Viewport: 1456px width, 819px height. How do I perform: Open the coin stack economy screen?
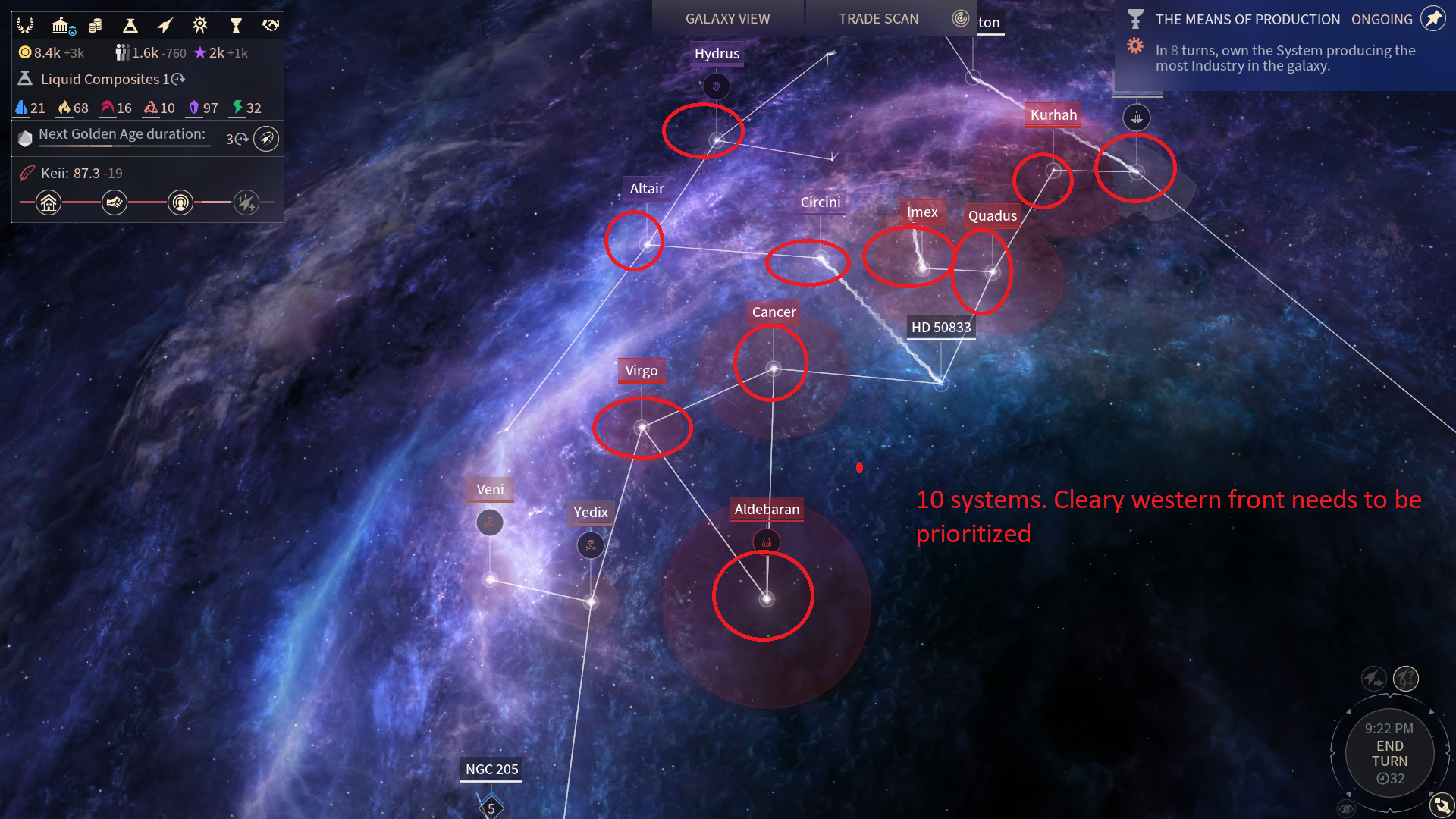[x=95, y=26]
